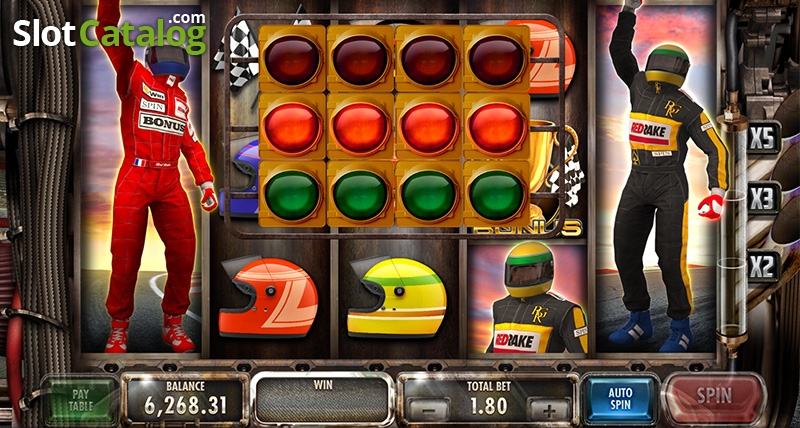
Task: Decrease total bet with minus button
Action: (429, 409)
